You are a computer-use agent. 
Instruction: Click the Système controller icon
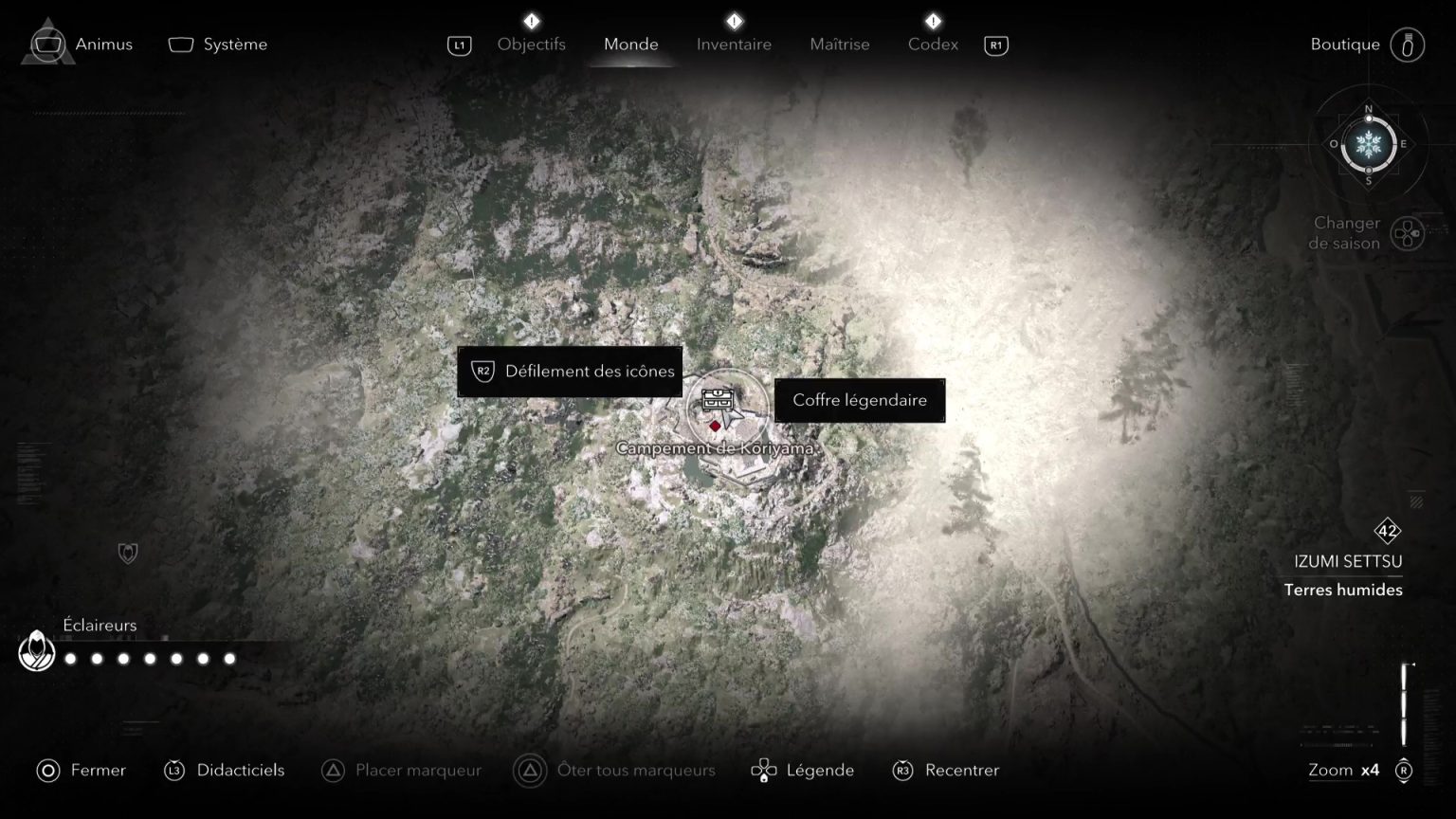(180, 42)
